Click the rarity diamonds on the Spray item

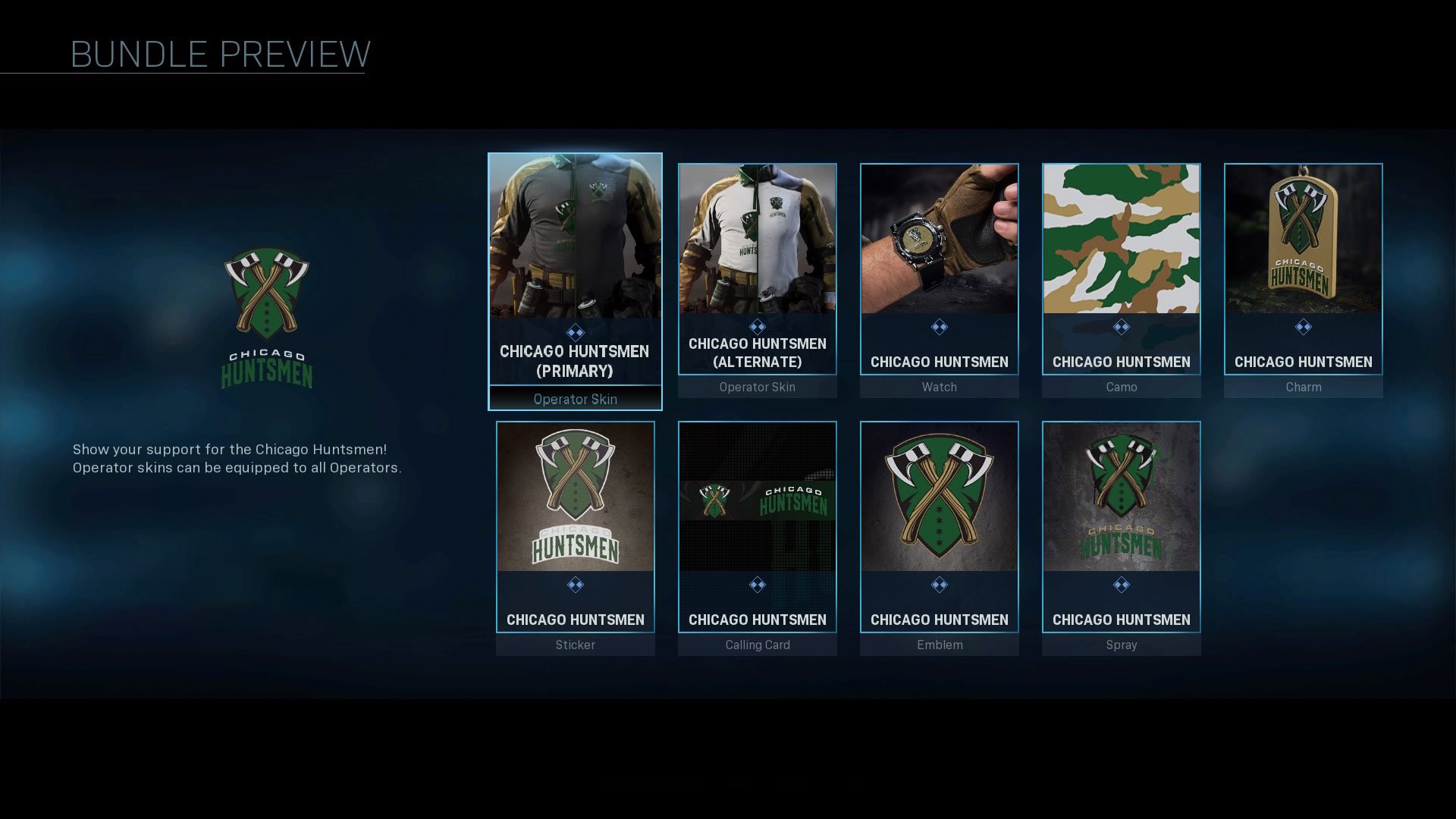[x=1121, y=585]
